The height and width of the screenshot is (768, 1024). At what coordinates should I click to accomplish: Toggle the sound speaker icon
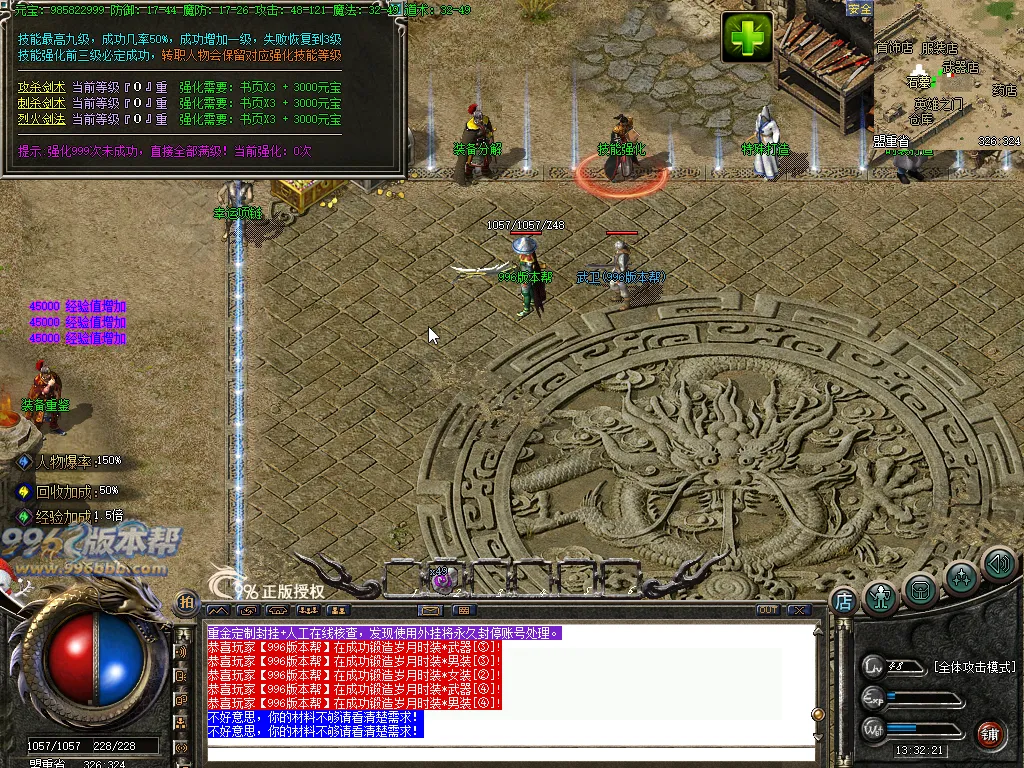click(998, 565)
